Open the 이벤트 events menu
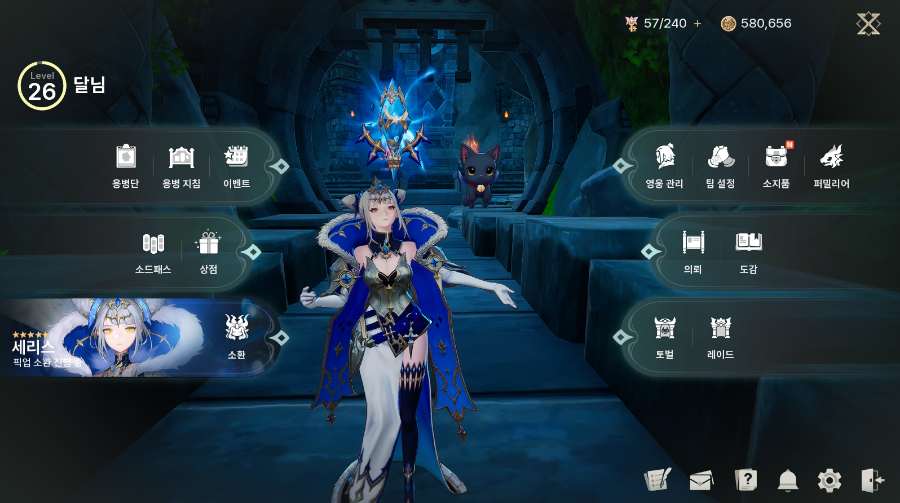Image resolution: width=900 pixels, height=503 pixels. coord(236,164)
